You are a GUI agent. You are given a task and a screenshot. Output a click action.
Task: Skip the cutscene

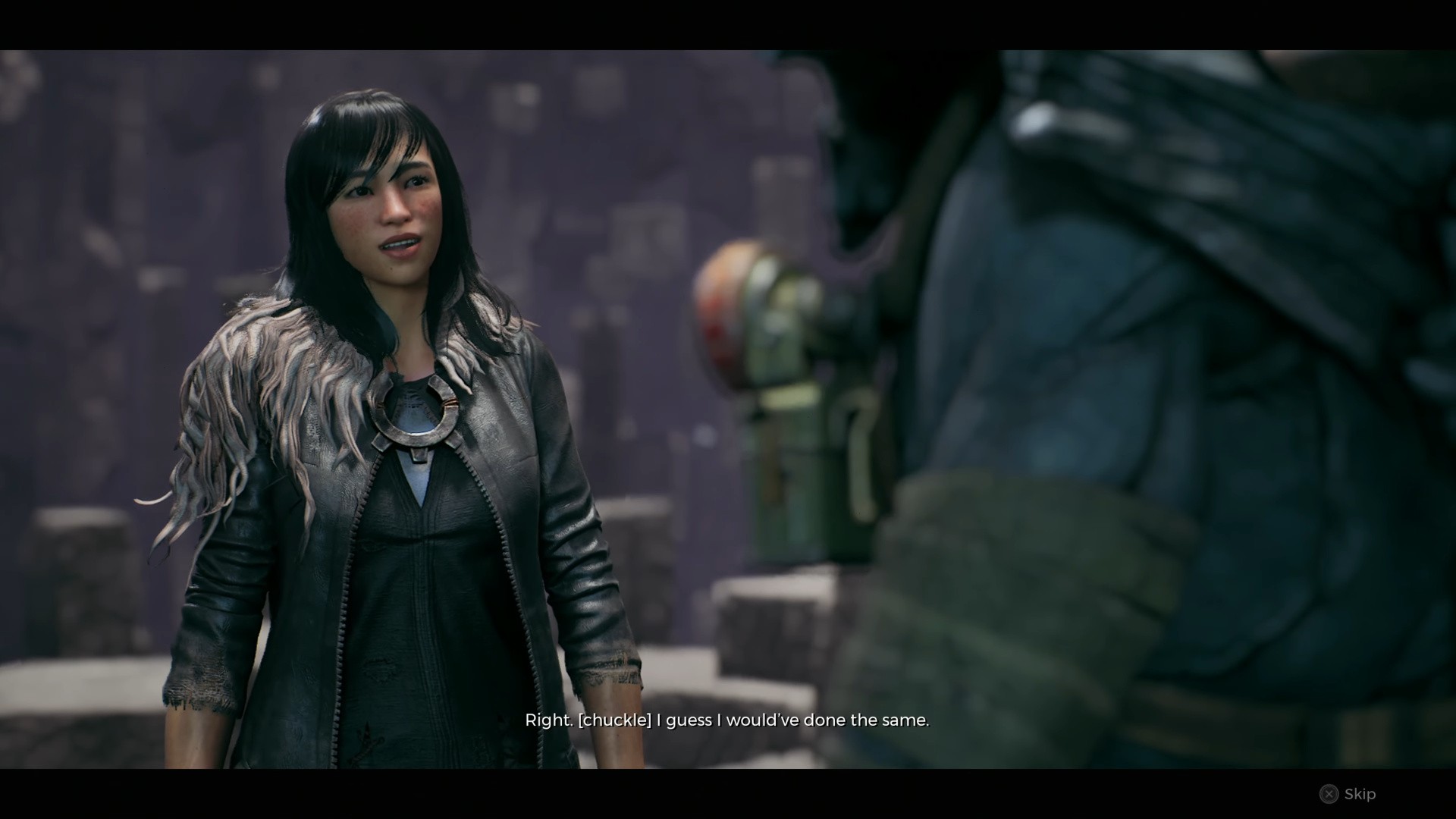pyautogui.click(x=1348, y=794)
